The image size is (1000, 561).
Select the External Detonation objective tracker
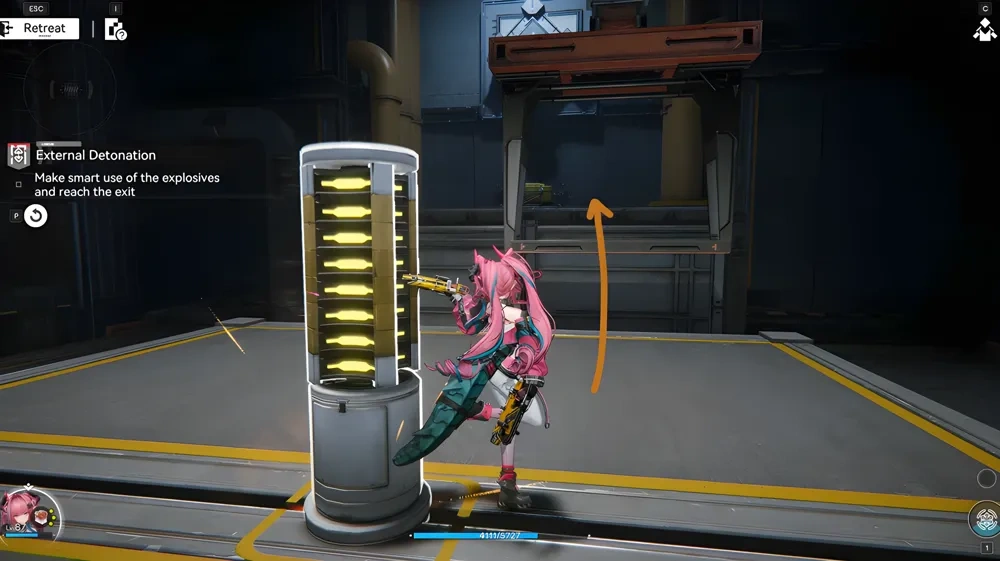coord(96,155)
